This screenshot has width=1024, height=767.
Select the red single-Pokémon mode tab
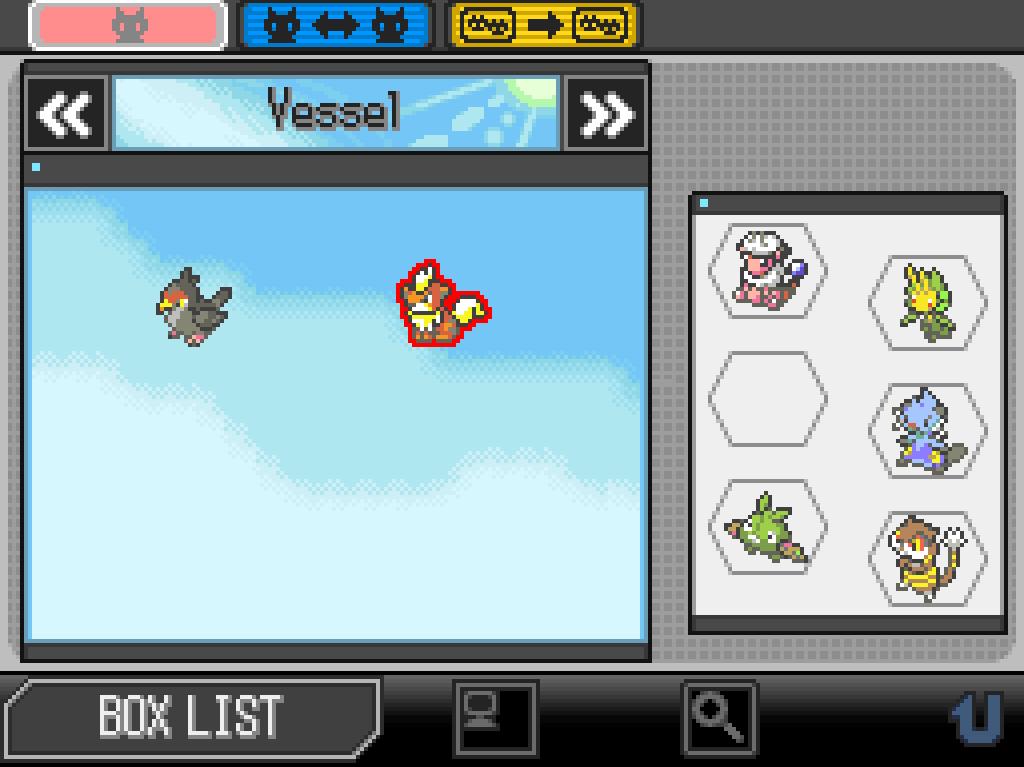pyautogui.click(x=127, y=26)
